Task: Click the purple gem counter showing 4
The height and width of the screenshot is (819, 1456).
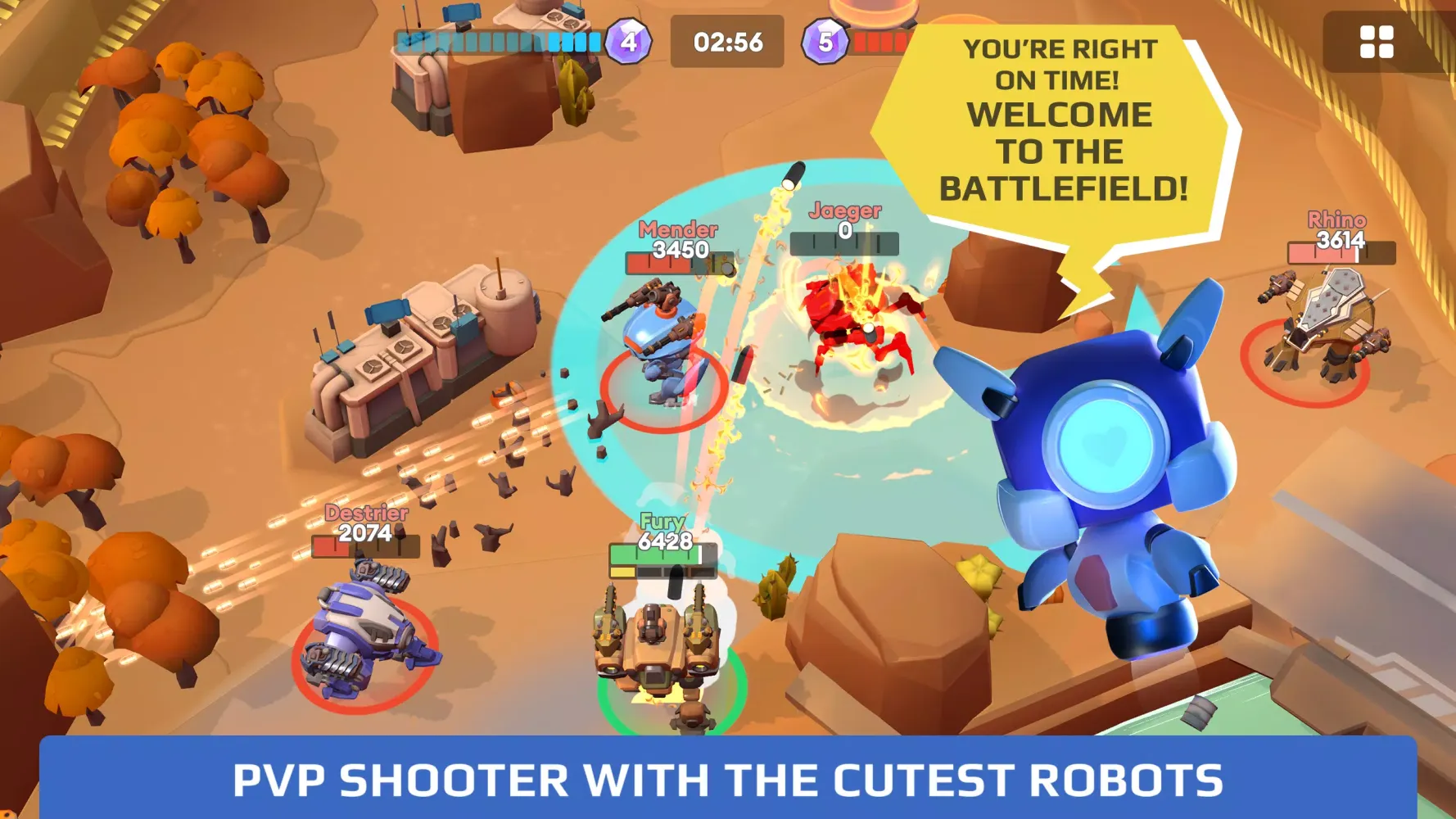Action: click(626, 40)
